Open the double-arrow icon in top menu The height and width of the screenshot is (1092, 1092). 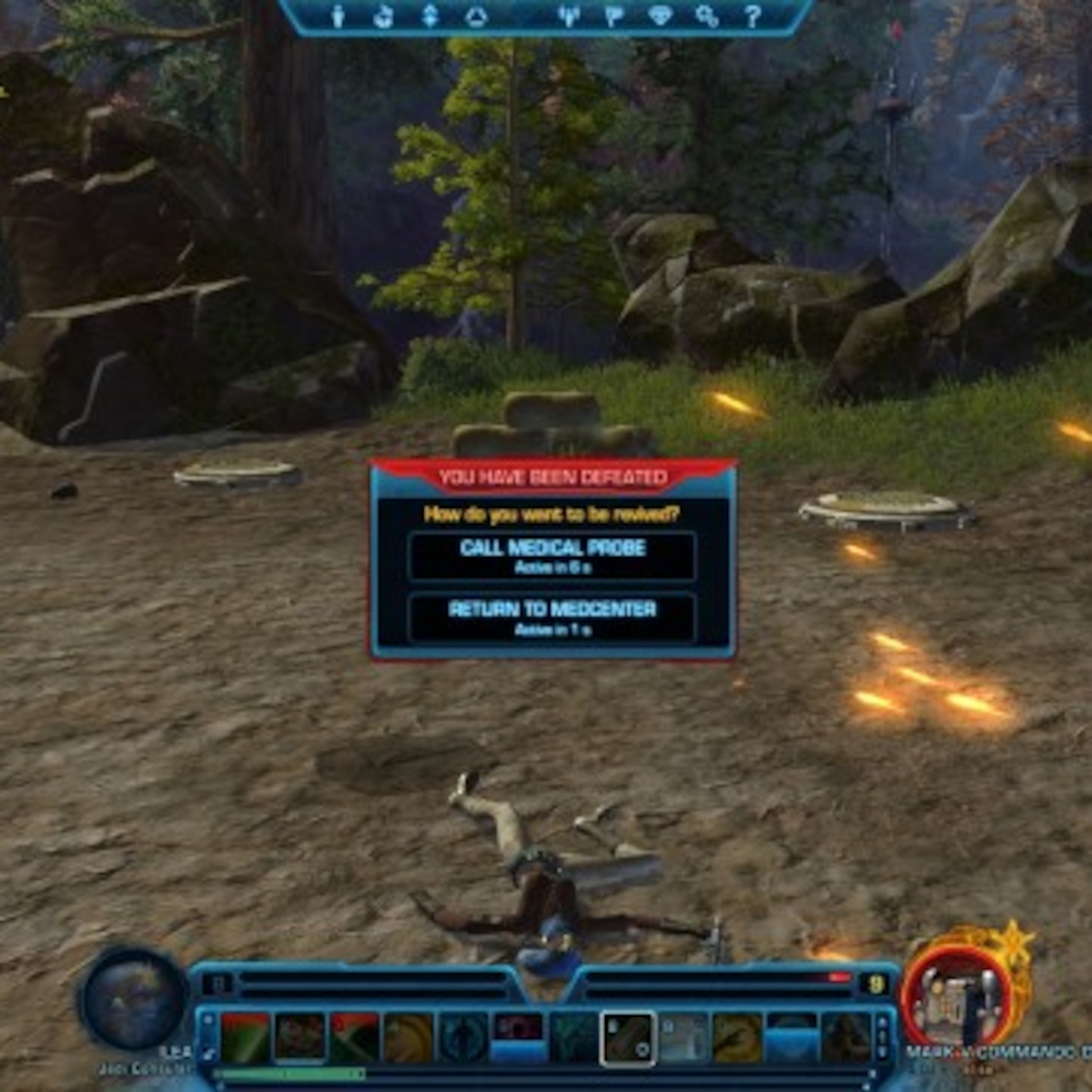[430, 16]
